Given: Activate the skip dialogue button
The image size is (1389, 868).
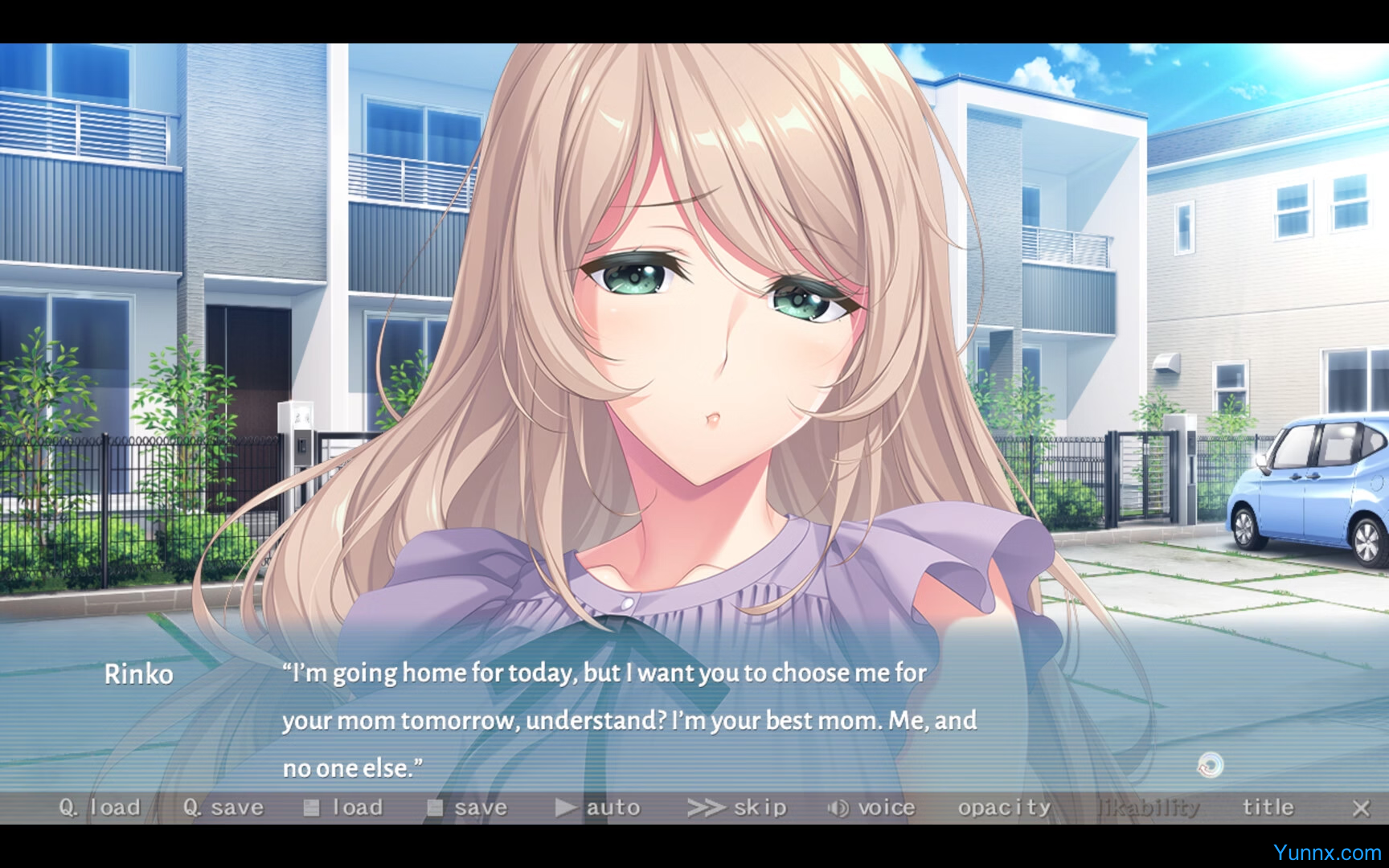Looking at the screenshot, I should pos(737,808).
